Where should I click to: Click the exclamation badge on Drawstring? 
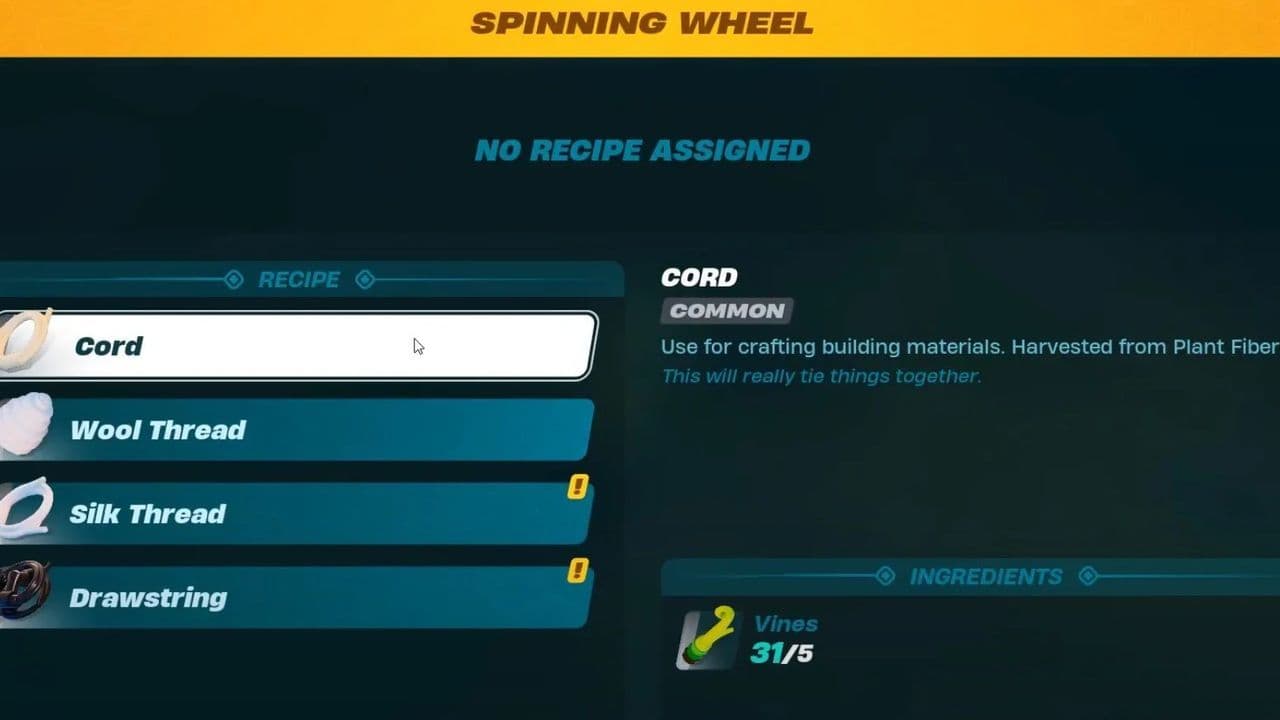pyautogui.click(x=578, y=571)
